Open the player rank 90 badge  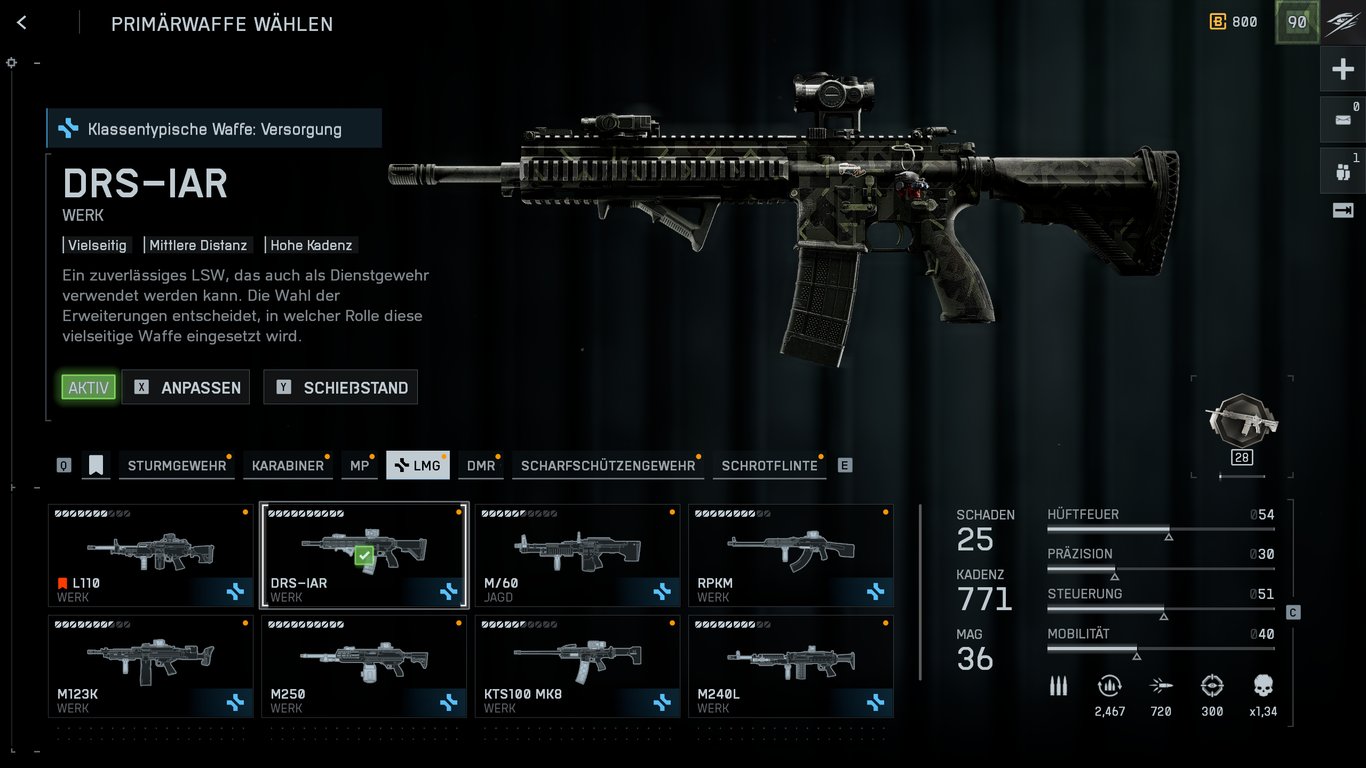(1296, 22)
